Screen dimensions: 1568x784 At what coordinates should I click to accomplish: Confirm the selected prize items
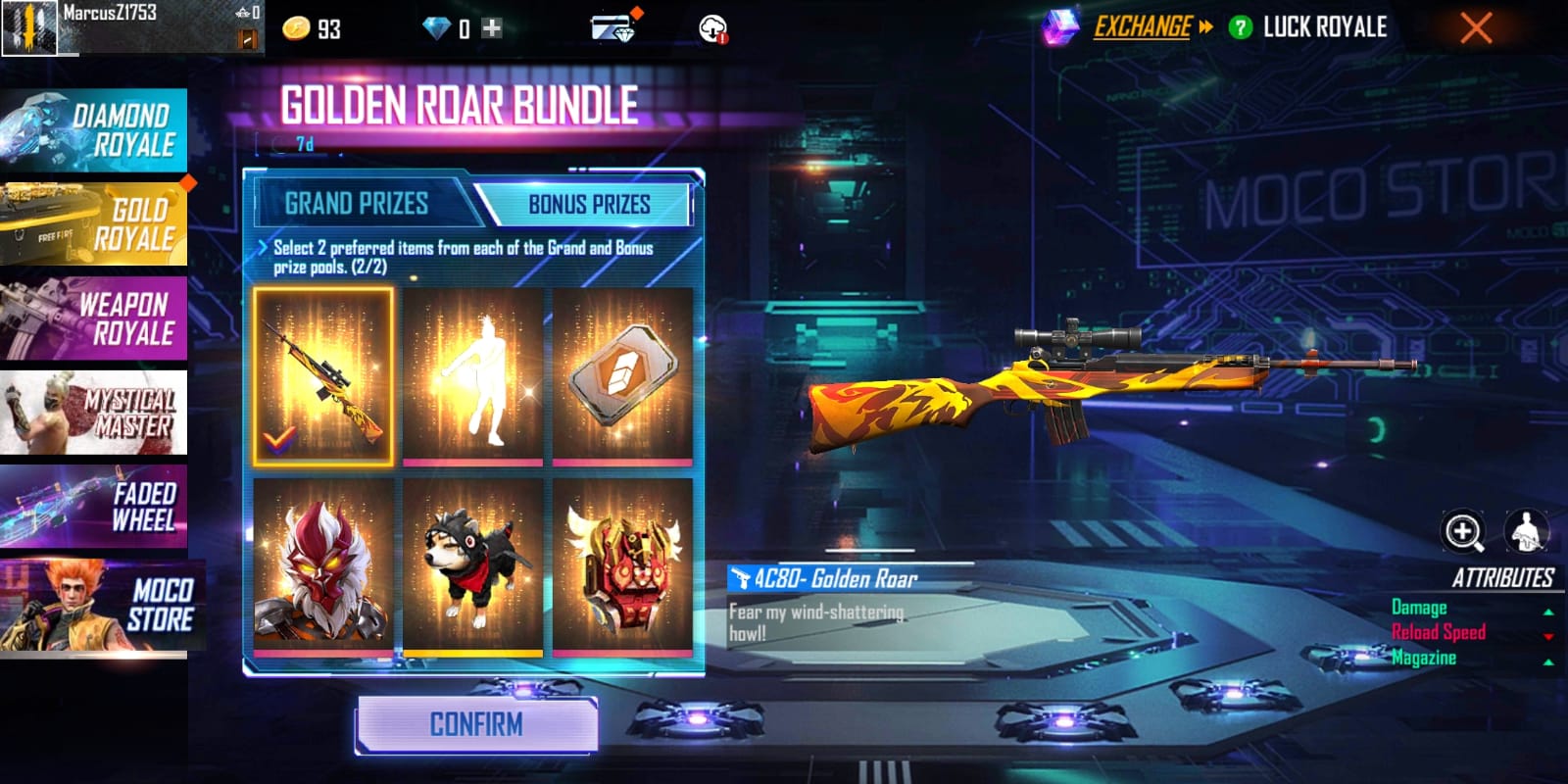pos(476,725)
